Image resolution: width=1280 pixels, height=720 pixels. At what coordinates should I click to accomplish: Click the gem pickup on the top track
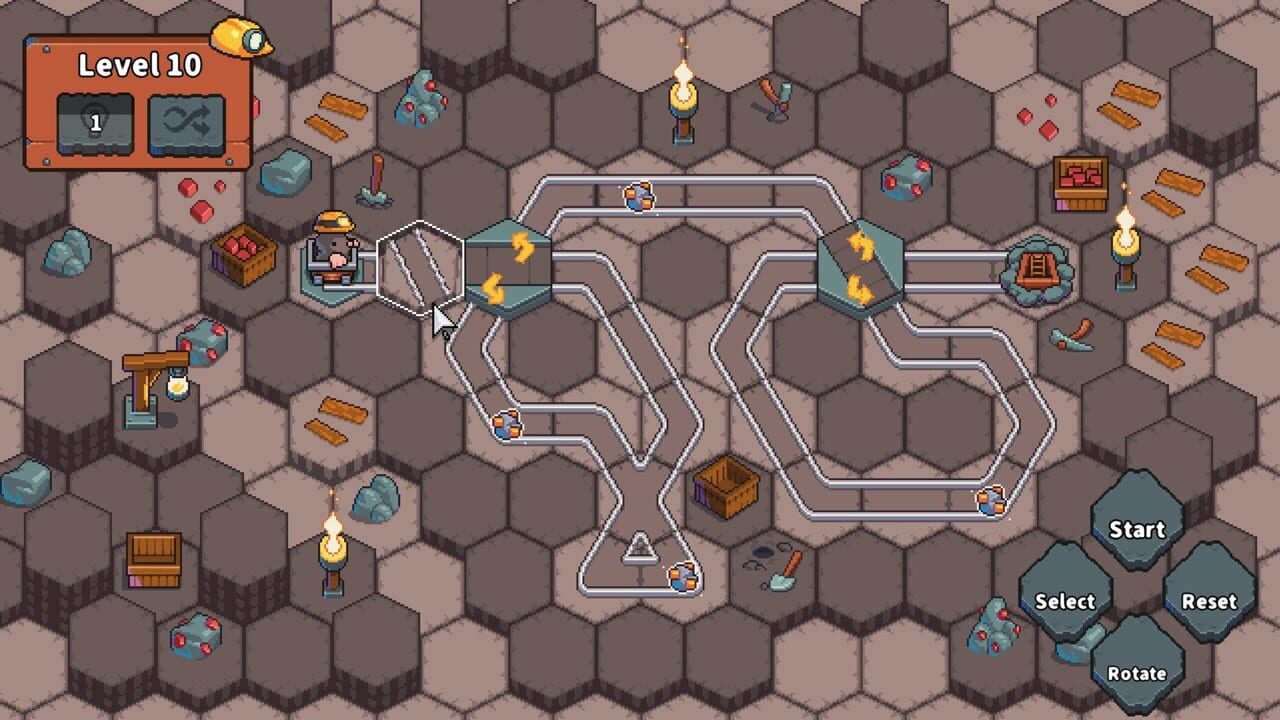[640, 197]
